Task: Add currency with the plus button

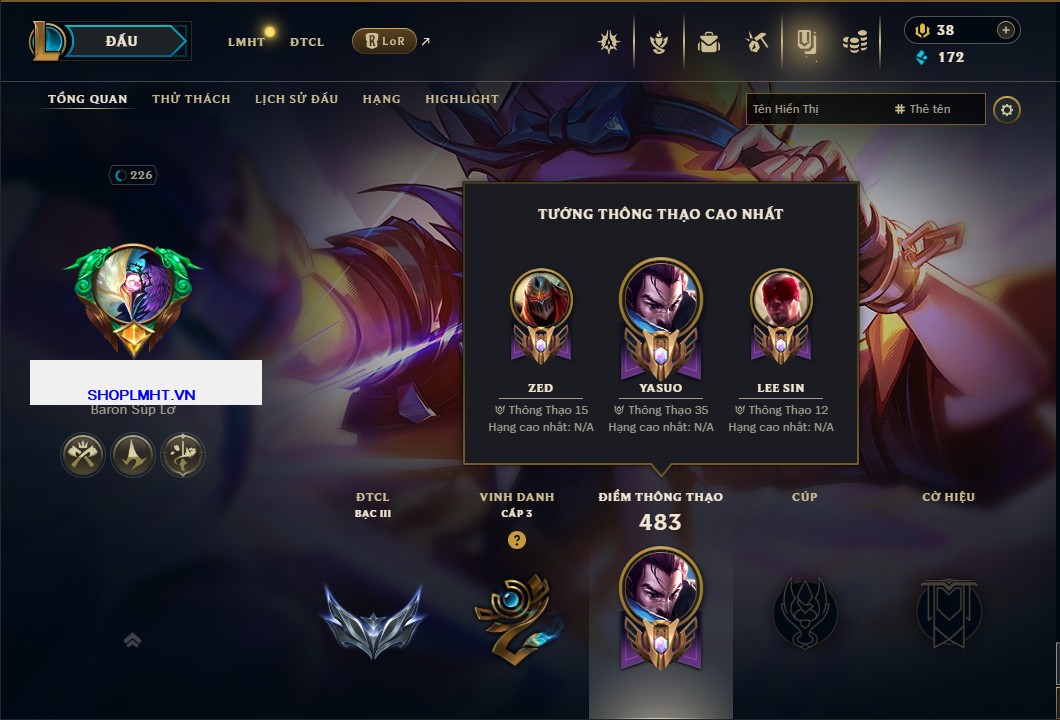Action: point(1005,30)
